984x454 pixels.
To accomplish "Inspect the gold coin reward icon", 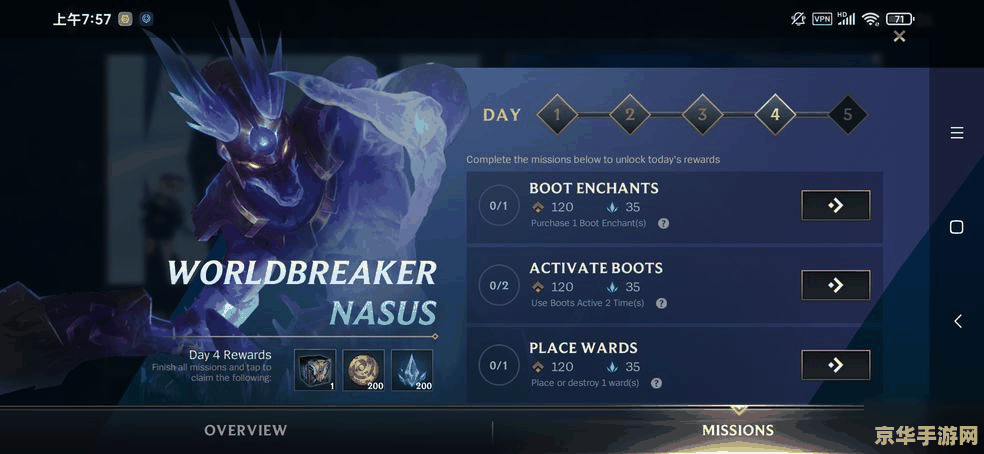I will coord(364,370).
